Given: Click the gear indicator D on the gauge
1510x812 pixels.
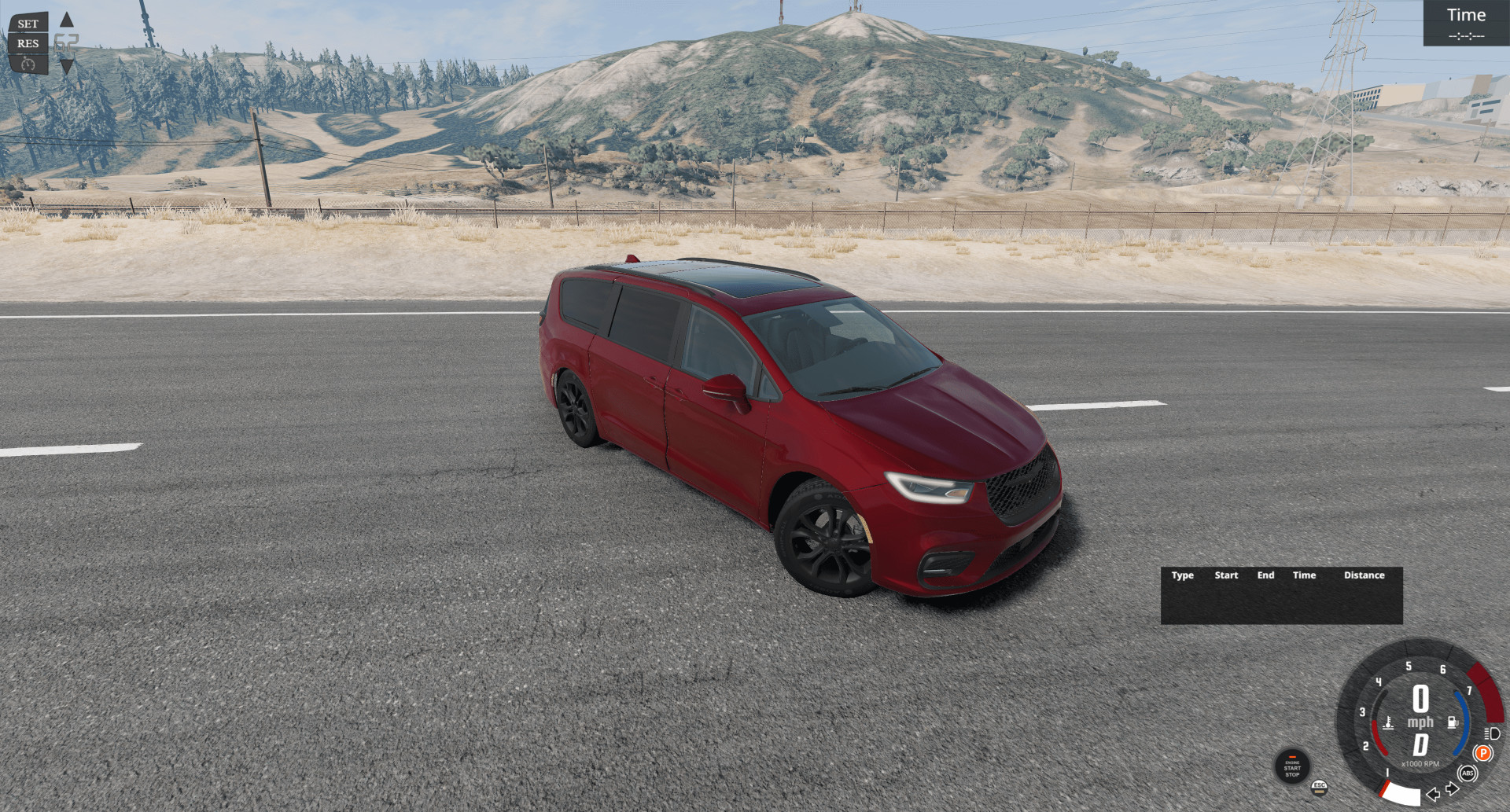Looking at the screenshot, I should click(1420, 743).
